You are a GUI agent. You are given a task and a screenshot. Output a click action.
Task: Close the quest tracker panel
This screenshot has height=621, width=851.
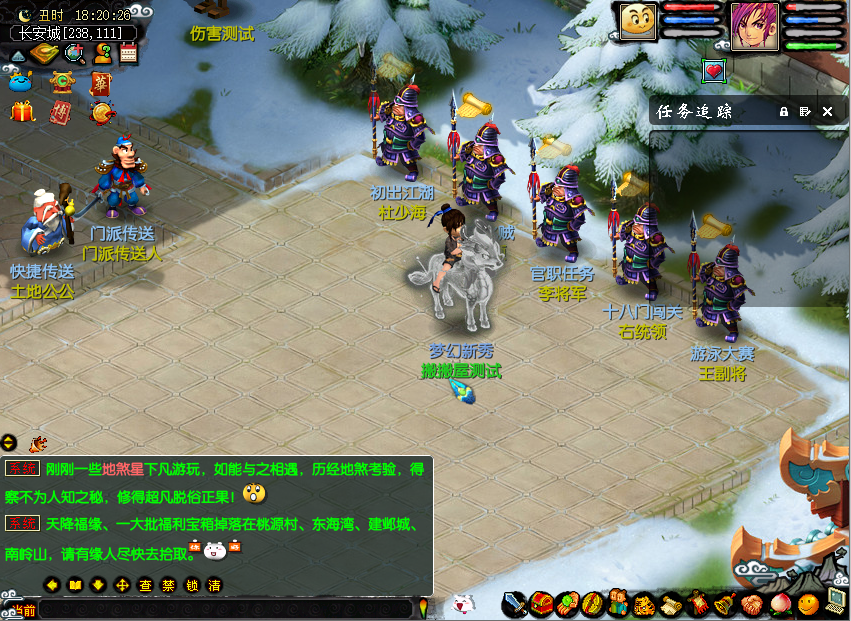827,112
